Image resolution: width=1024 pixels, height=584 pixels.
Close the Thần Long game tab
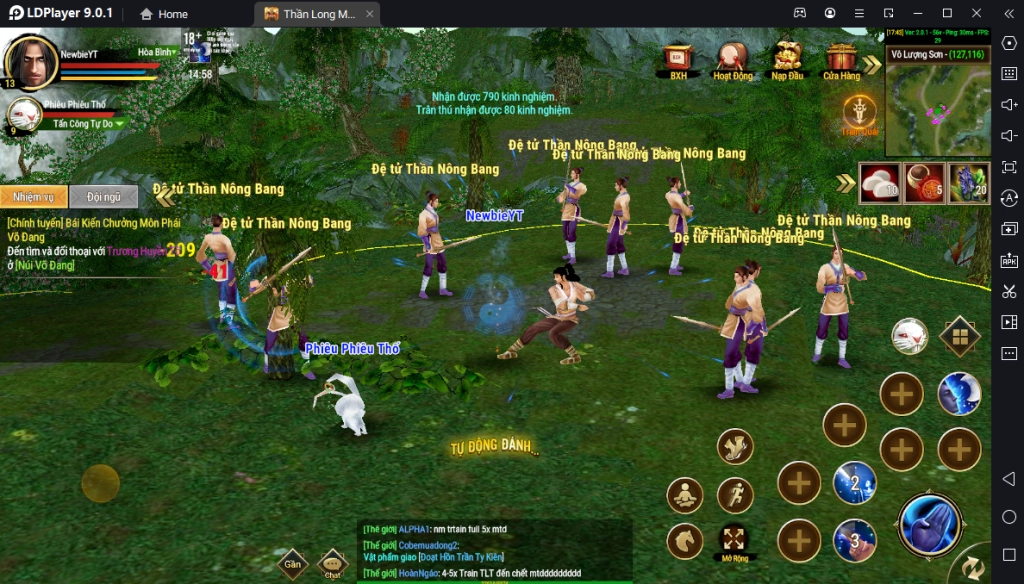(x=370, y=14)
